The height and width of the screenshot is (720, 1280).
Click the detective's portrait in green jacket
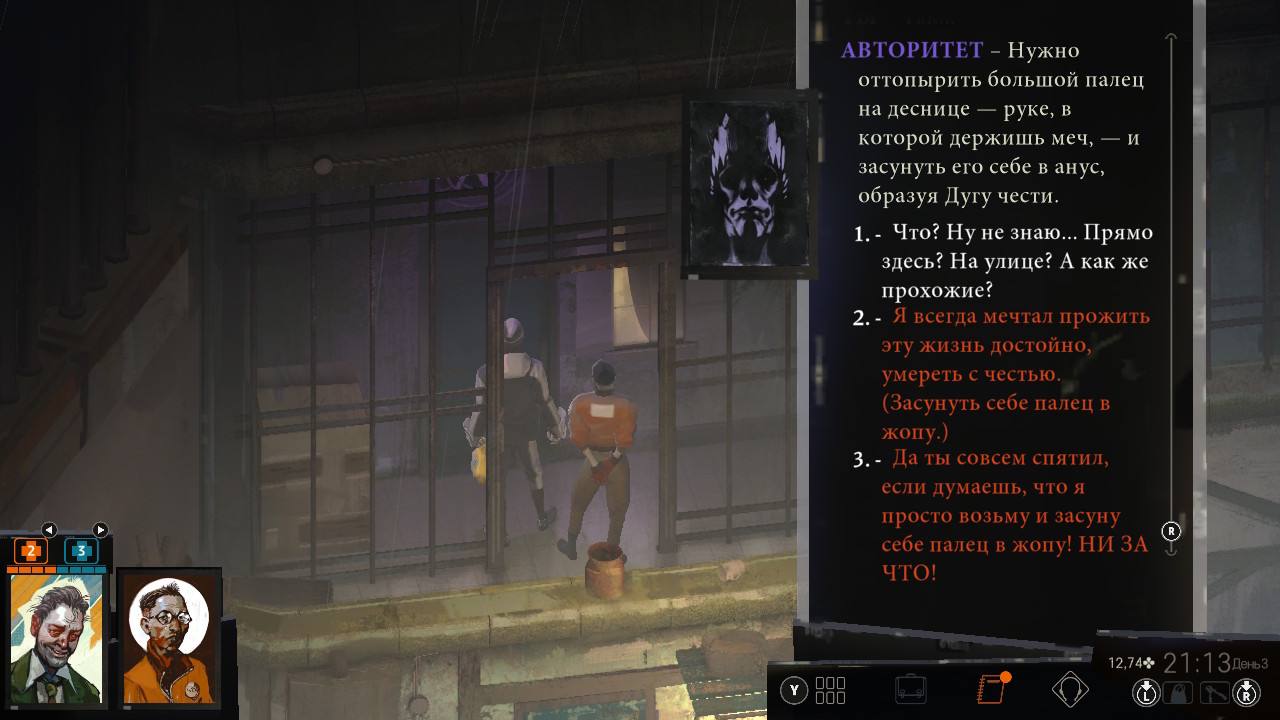57,636
